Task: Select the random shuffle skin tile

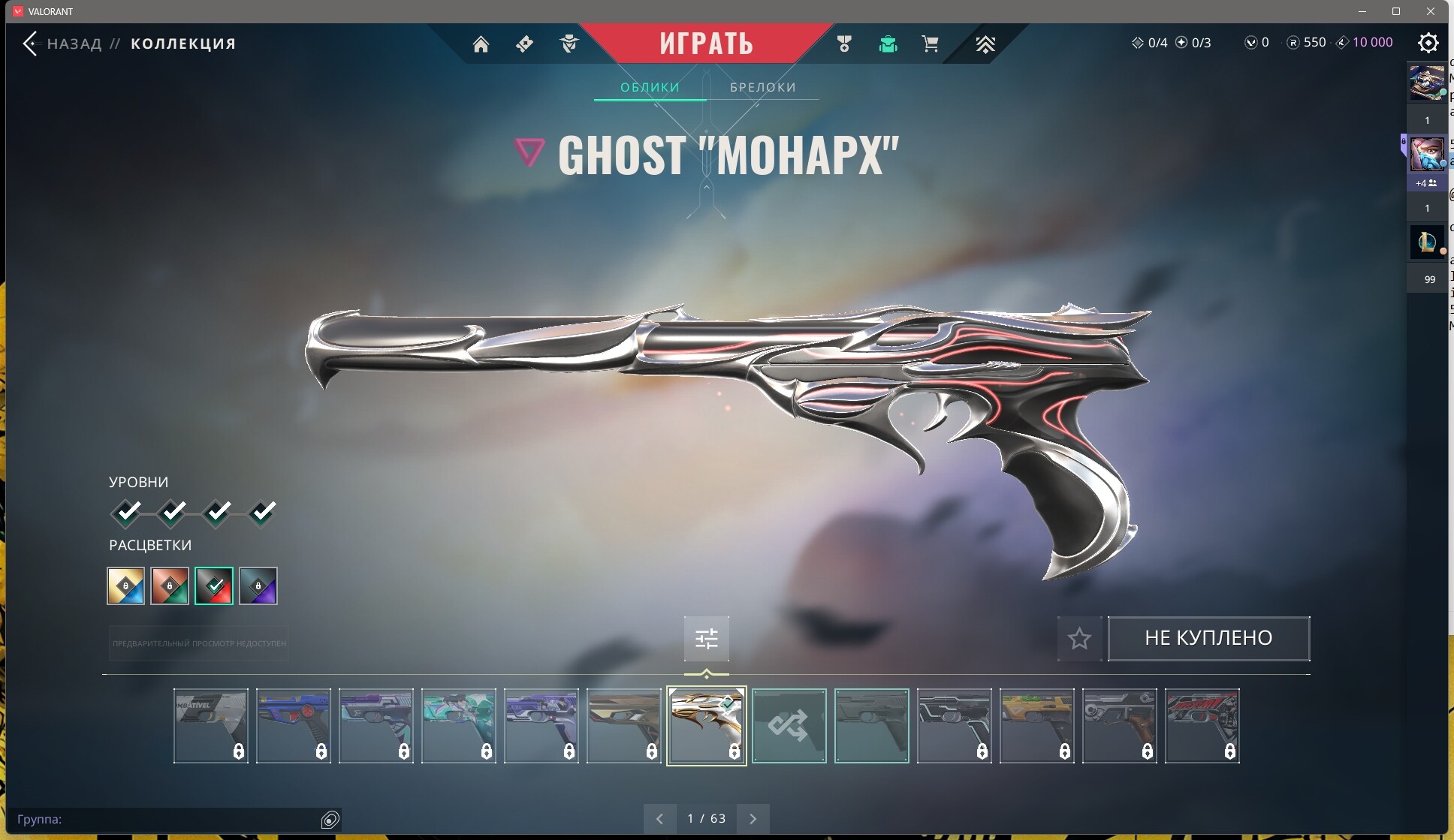Action: coord(789,726)
